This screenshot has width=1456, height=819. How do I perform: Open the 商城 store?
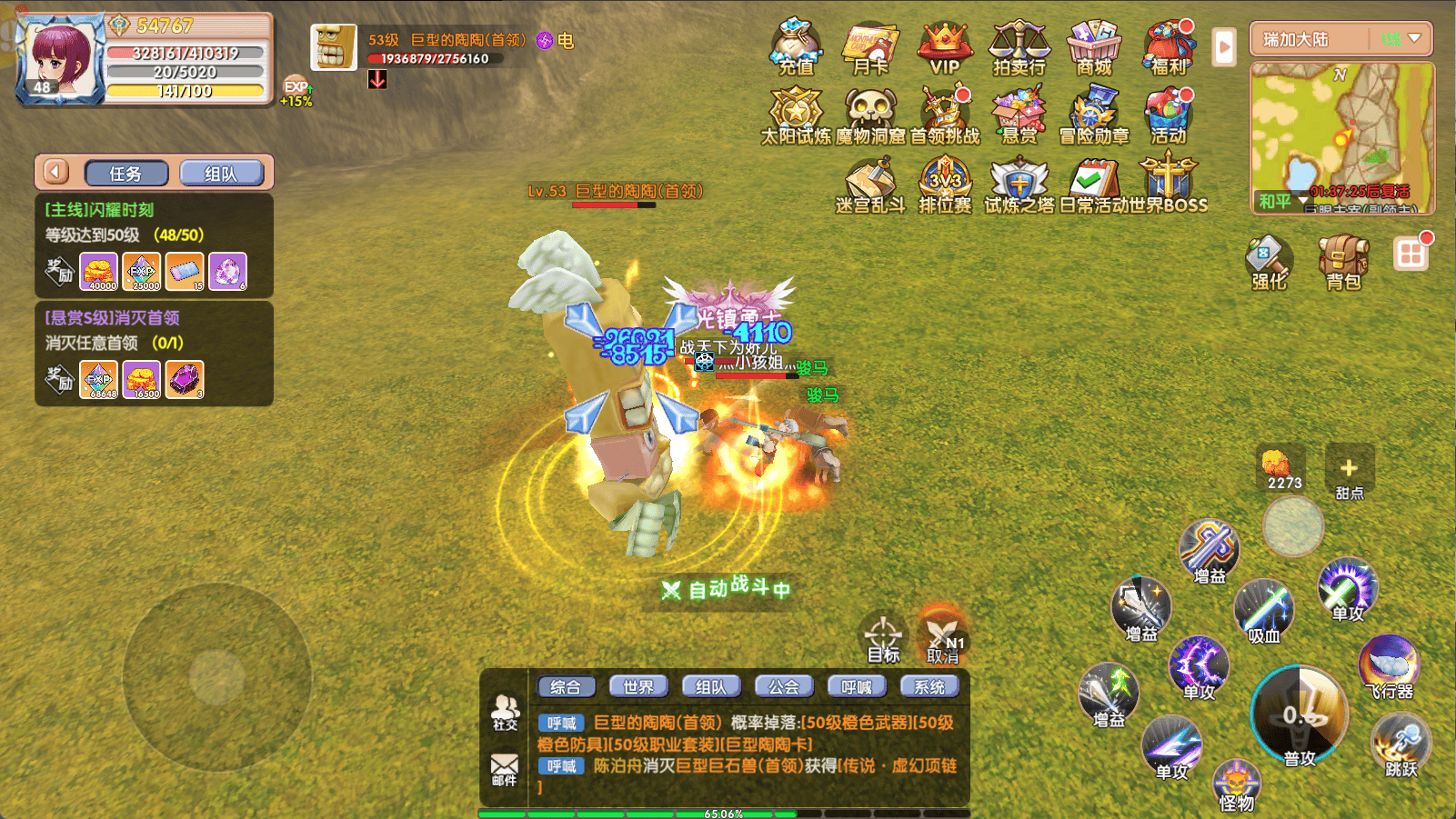[1094, 45]
